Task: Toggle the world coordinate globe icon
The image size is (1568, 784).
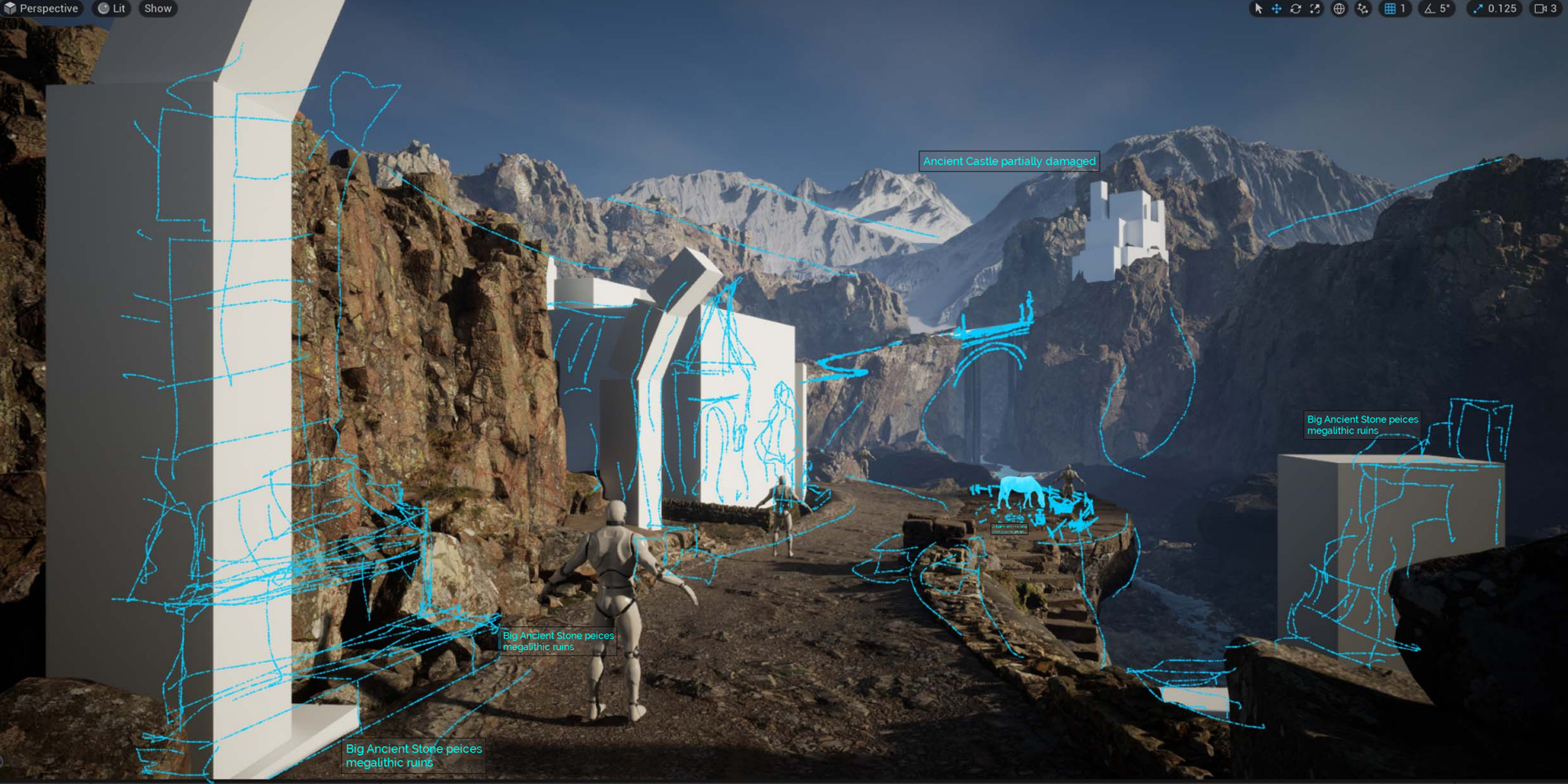Action: pos(1340,9)
